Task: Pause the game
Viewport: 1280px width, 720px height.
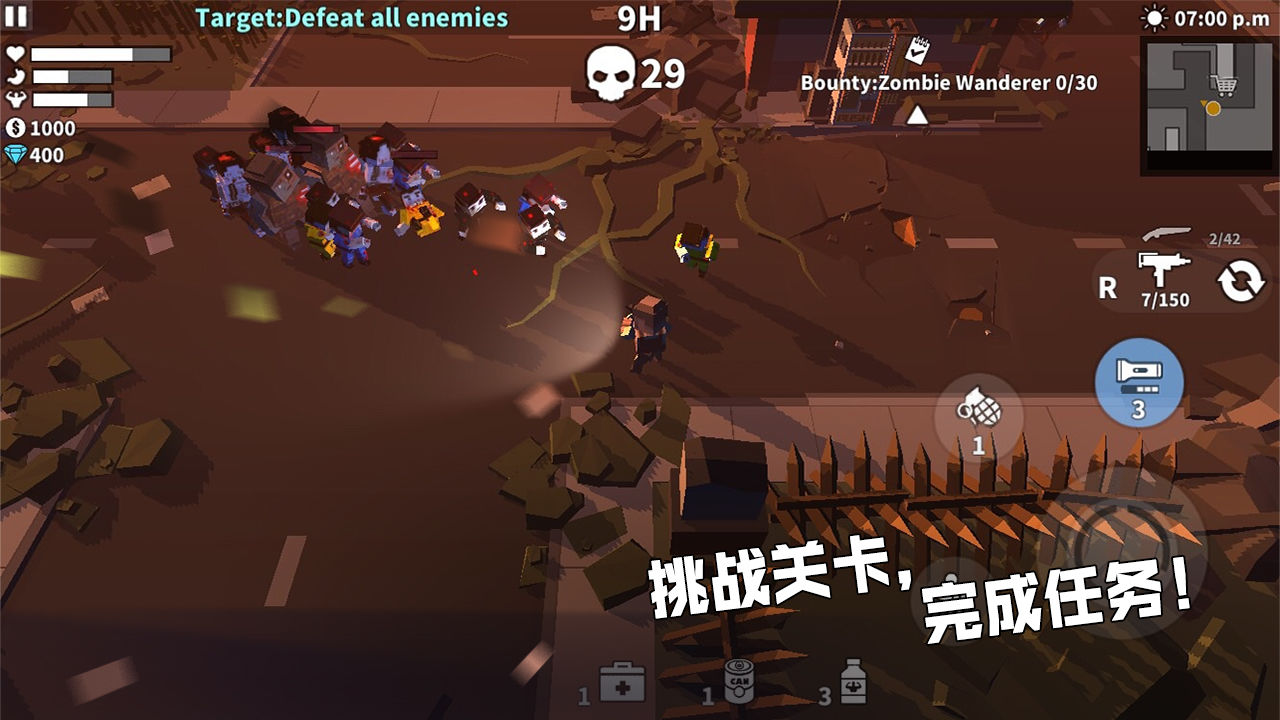Action: (16, 16)
